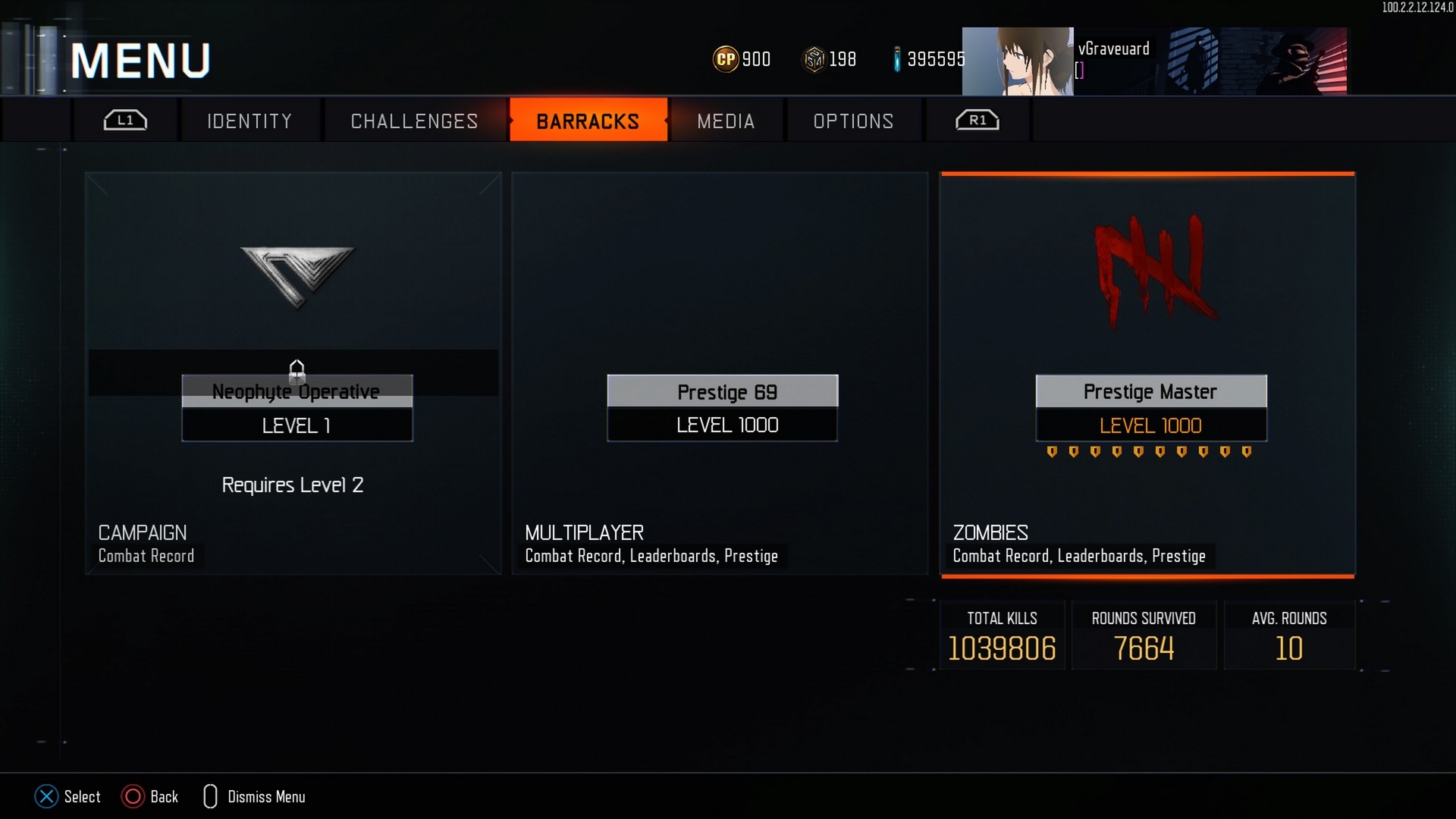Click the vGraveuard player avatar
The height and width of the screenshot is (819, 1456).
click(x=1018, y=61)
